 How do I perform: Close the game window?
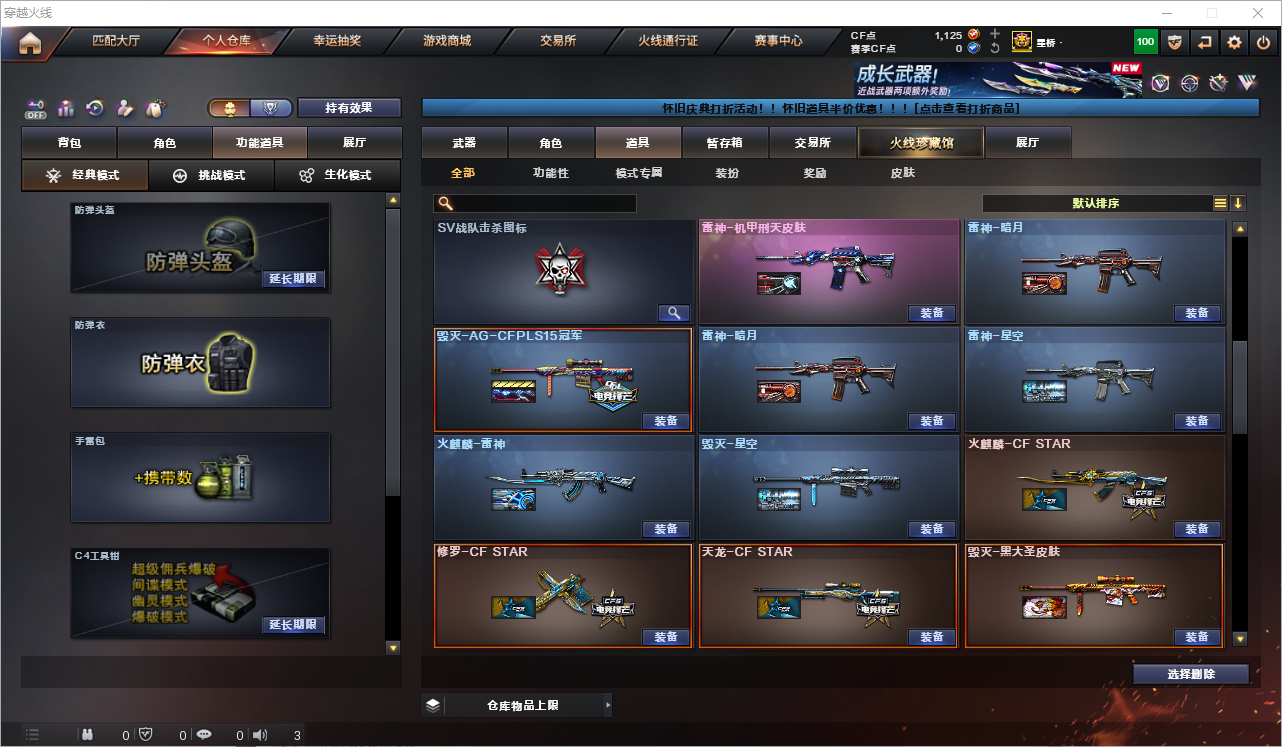(x=1257, y=13)
